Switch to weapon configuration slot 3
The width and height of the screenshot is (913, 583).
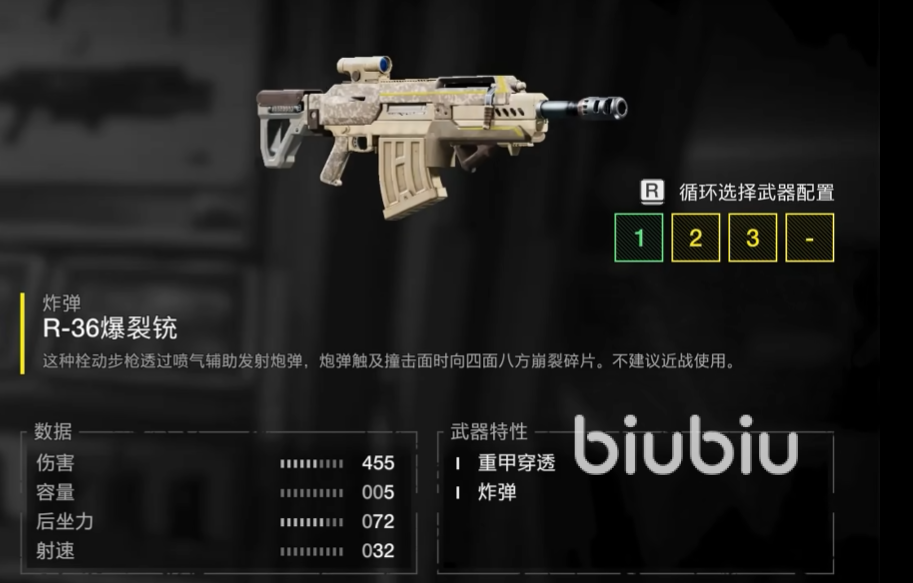tap(752, 238)
